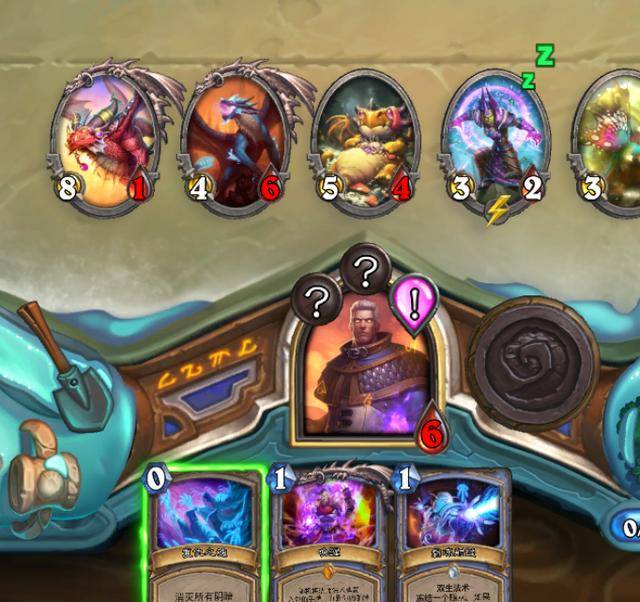Screen dimensions: 640x602
Task: Activate the round hero power button
Action: [x=533, y=357]
